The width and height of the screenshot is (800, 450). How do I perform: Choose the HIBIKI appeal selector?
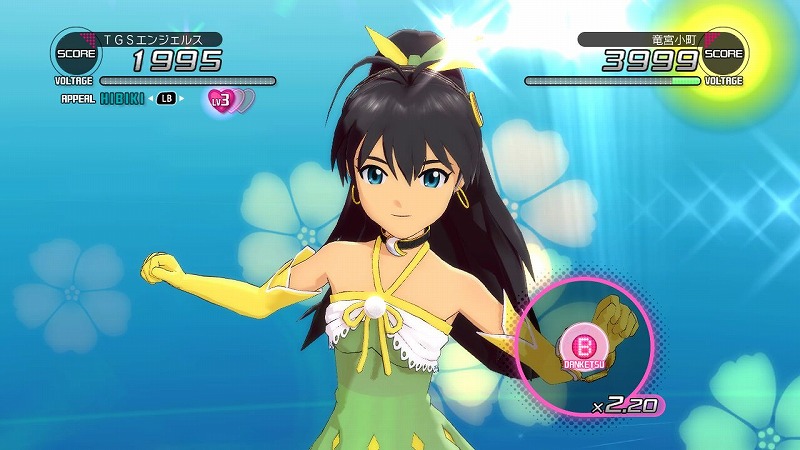(122, 99)
